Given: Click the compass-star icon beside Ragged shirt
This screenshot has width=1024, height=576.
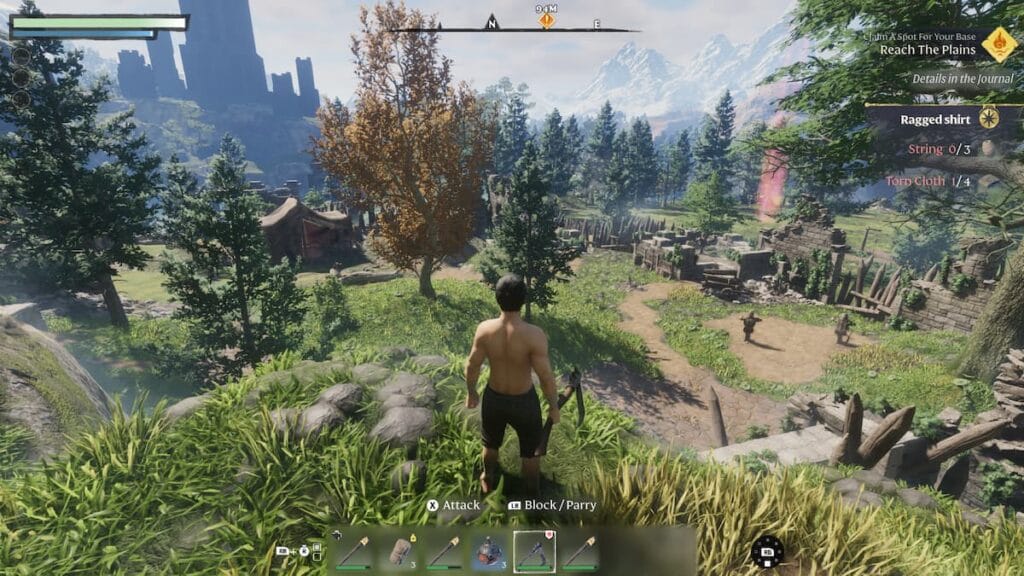Looking at the screenshot, I should 990,119.
